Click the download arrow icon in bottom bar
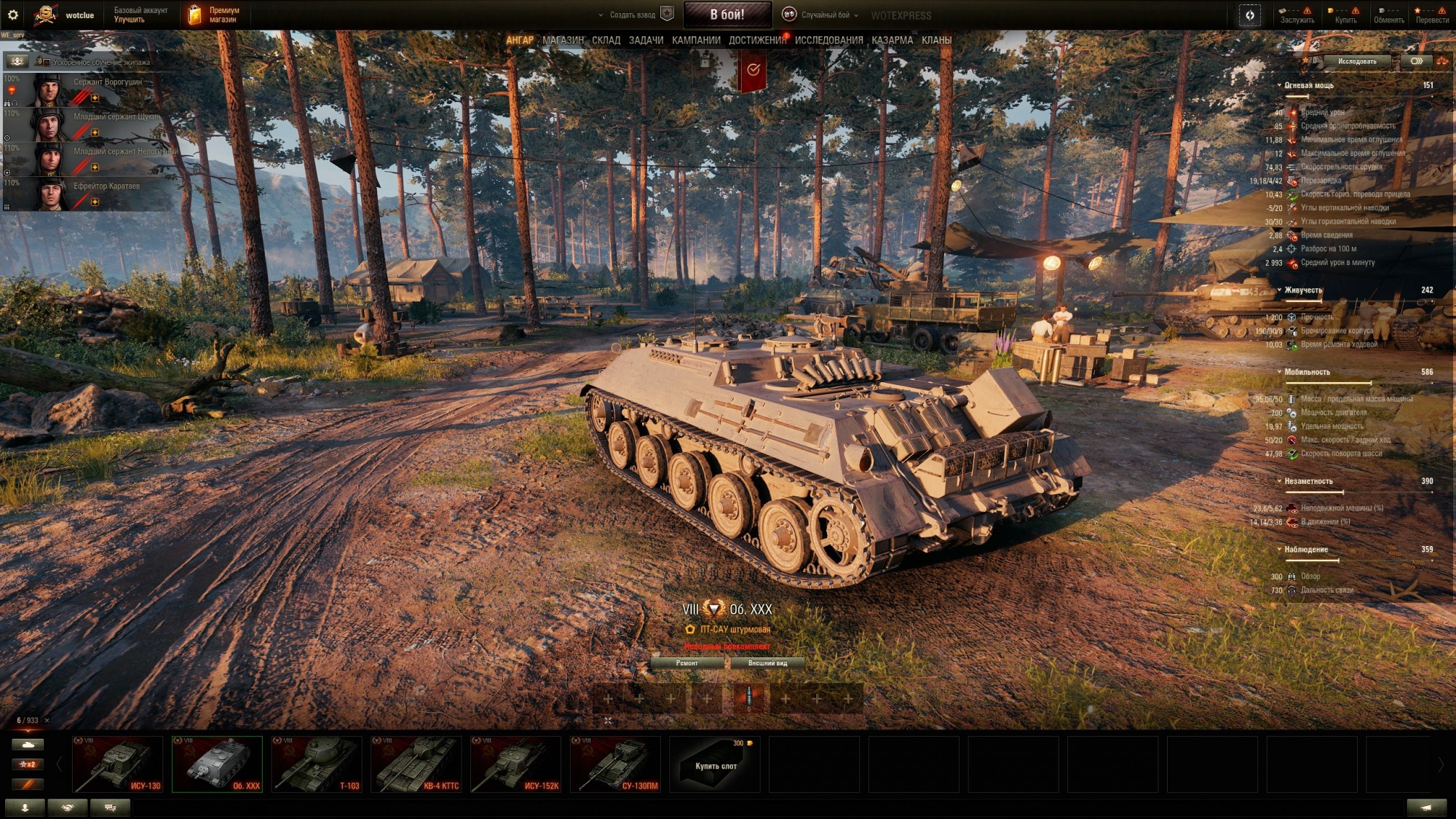 tap(25, 808)
